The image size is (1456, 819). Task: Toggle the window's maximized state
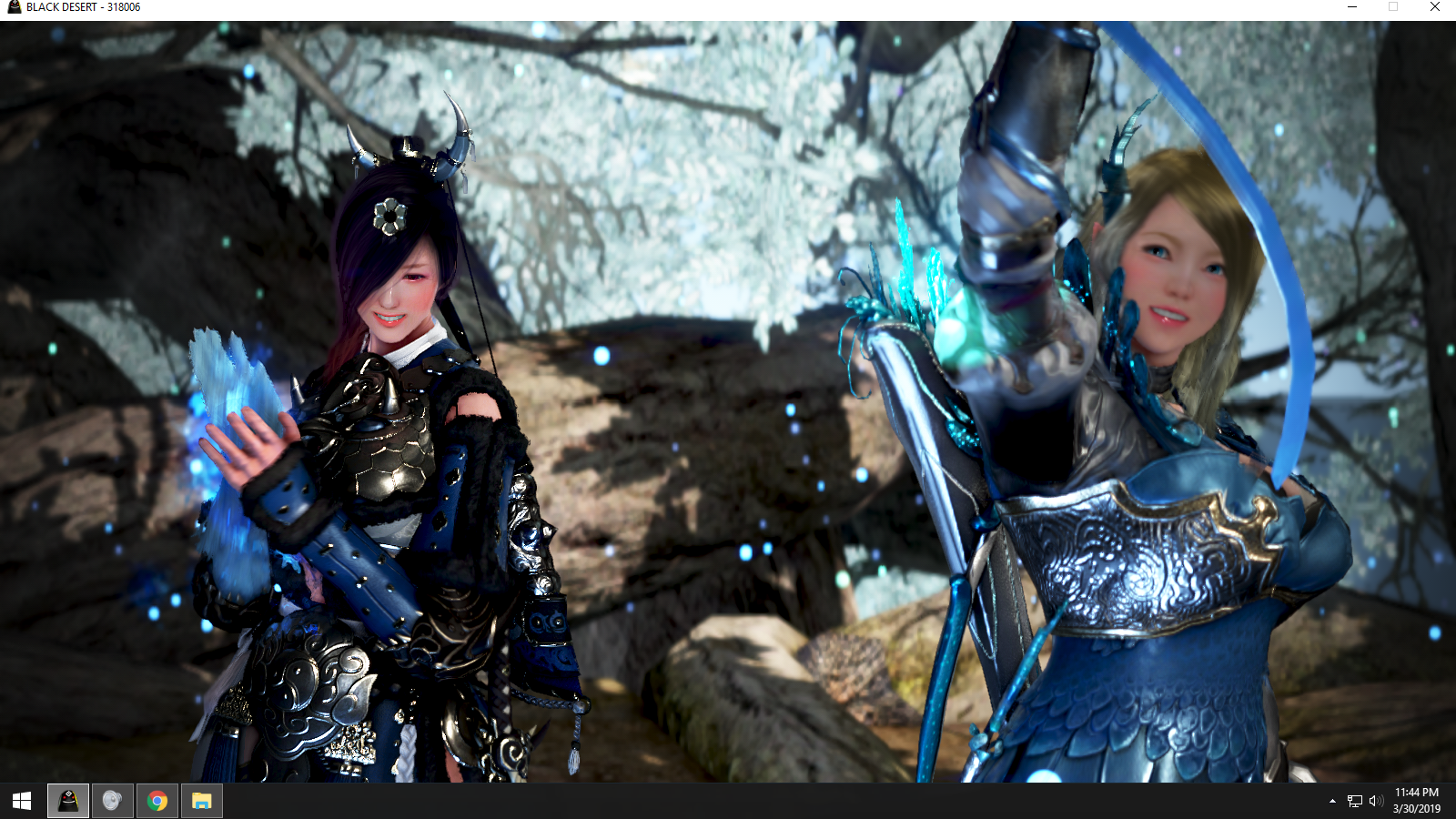(x=1392, y=7)
